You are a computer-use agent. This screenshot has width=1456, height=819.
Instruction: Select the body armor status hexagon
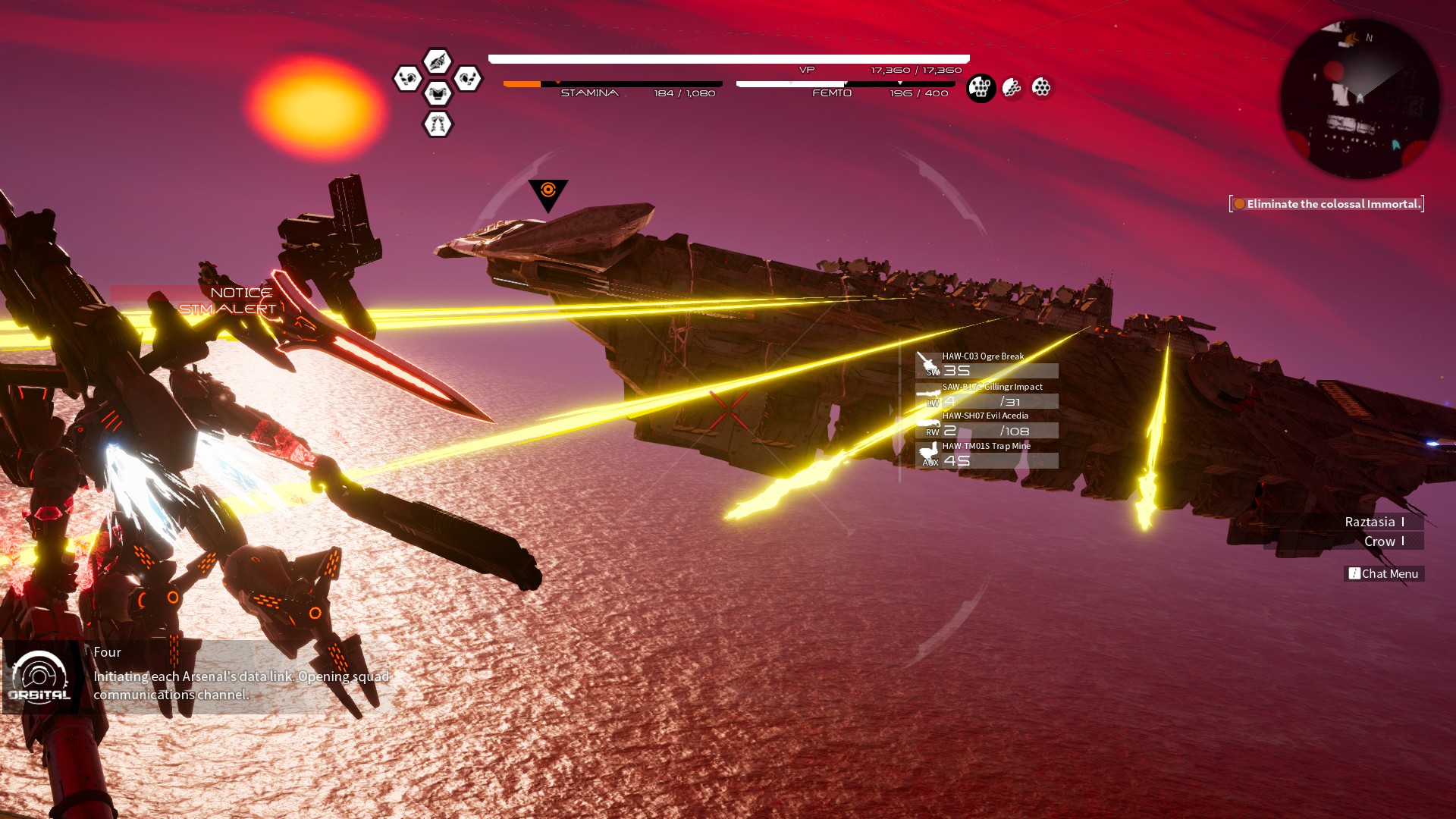pyautogui.click(x=438, y=93)
